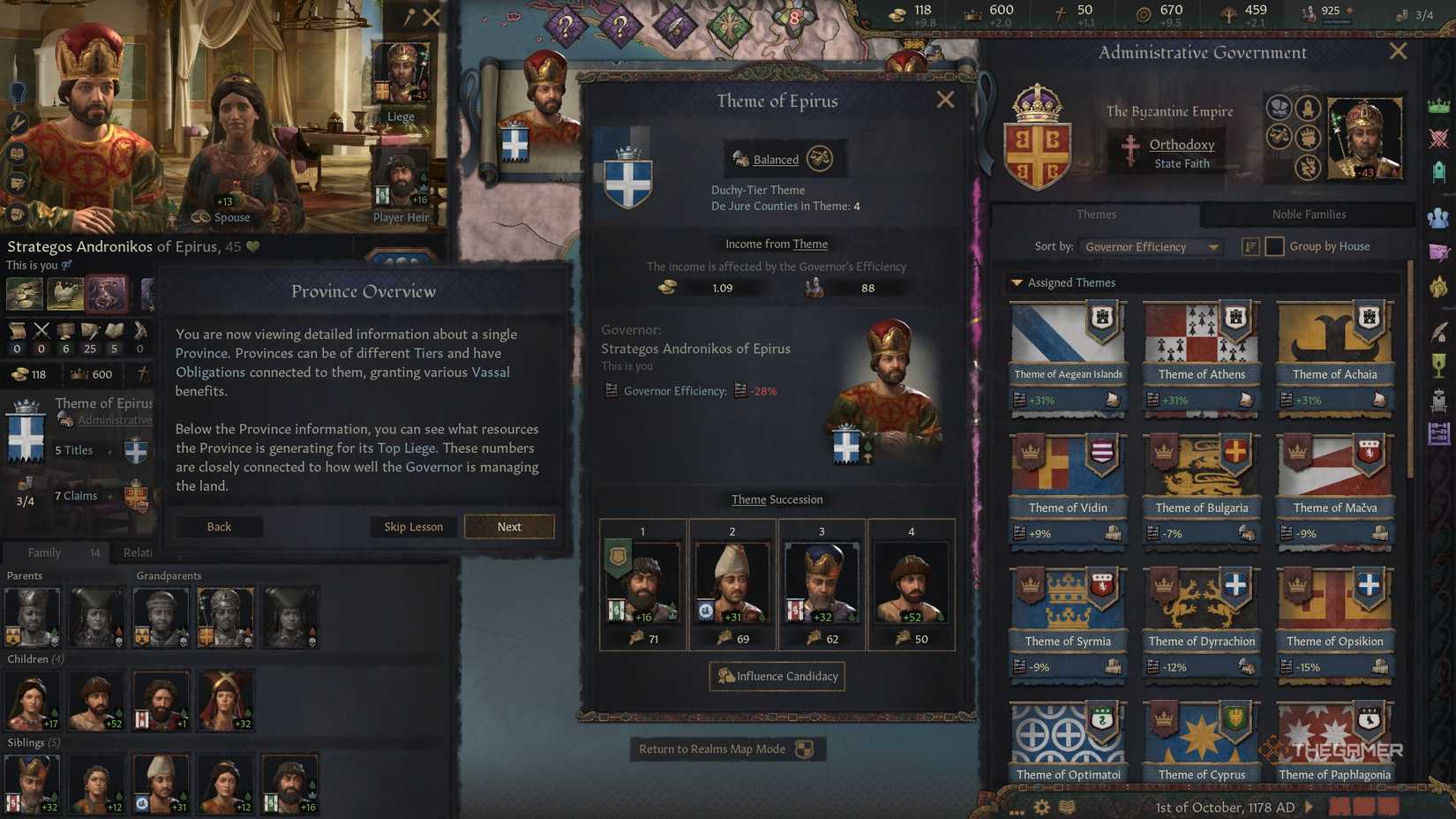
Task: Switch to the Noble Families tab
Action: tap(1309, 214)
